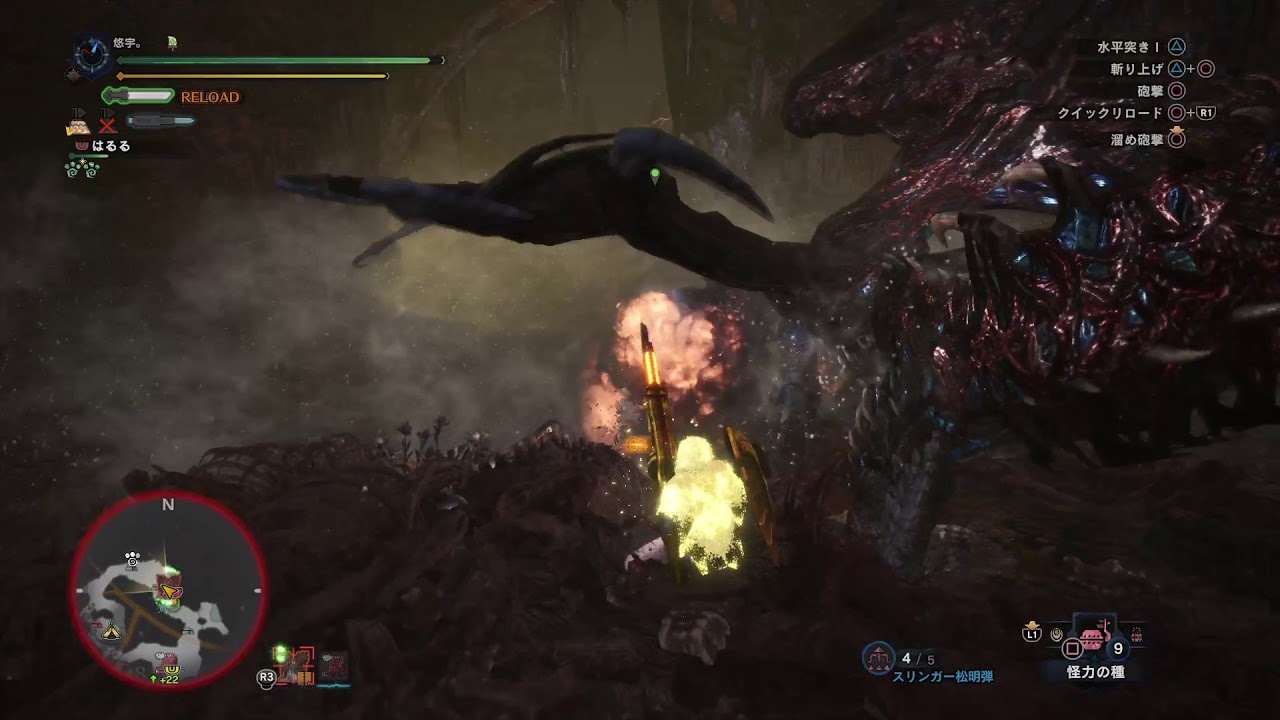
Task: Click teammate はるる's health bar
Action: pyautogui.click(x=88, y=156)
